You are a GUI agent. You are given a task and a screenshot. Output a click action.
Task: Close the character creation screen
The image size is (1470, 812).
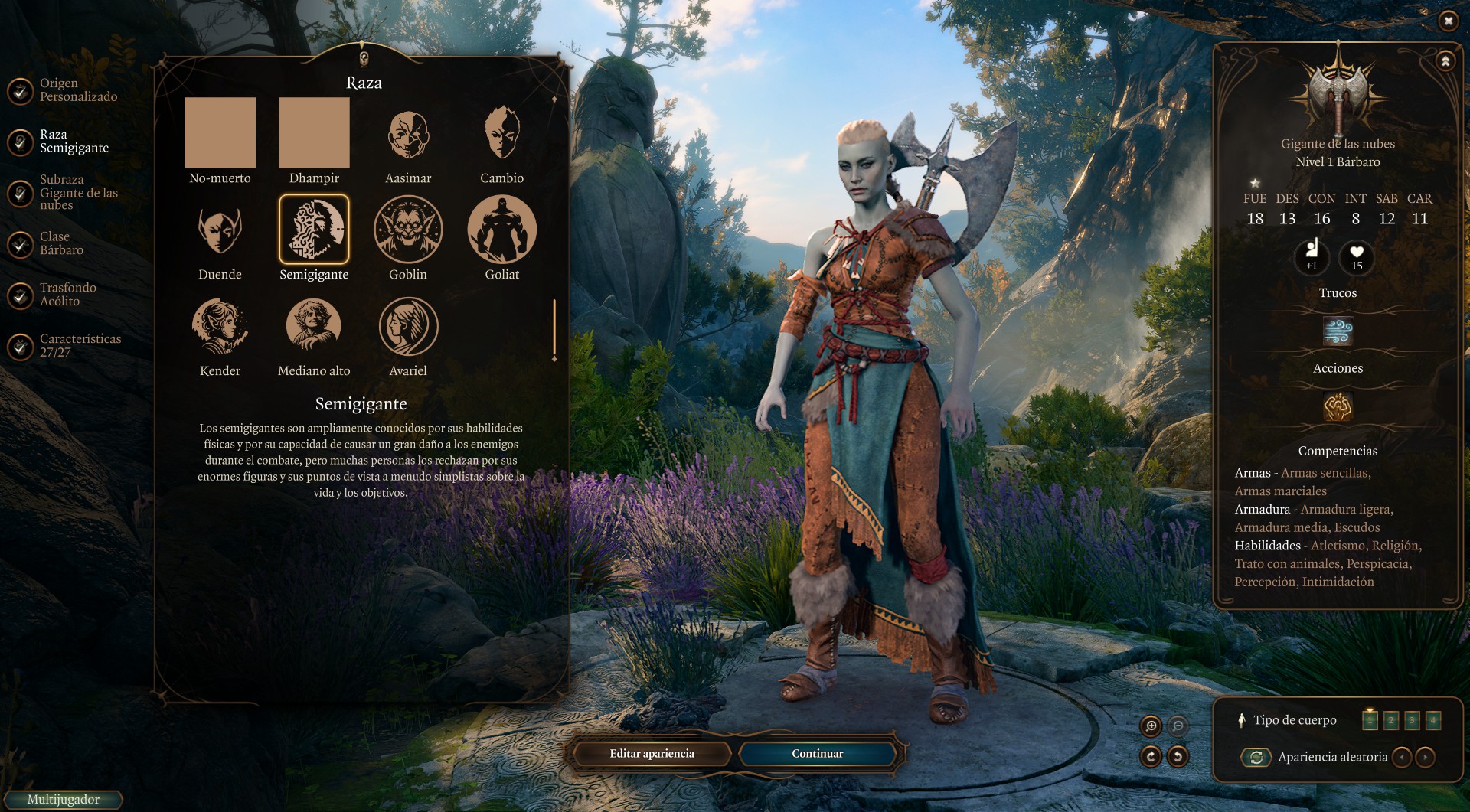click(x=1448, y=21)
